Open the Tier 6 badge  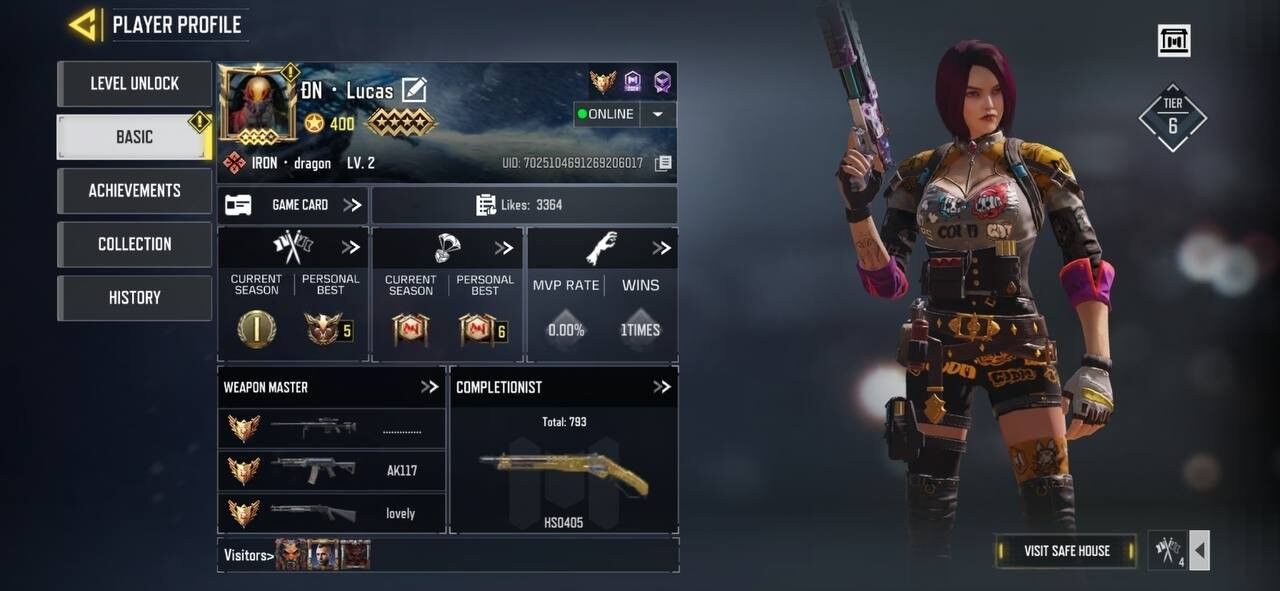1172,118
